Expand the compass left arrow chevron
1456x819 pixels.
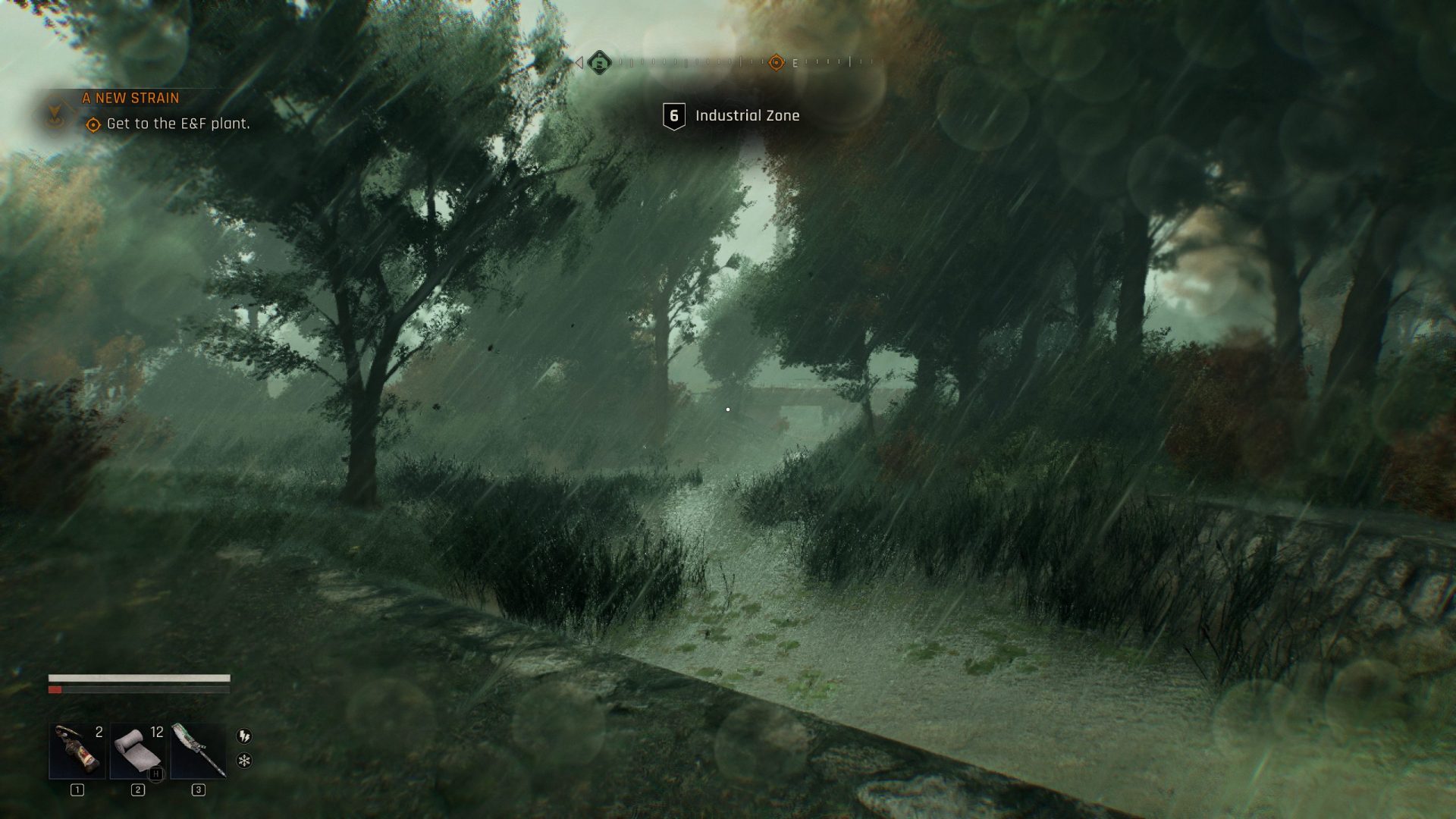click(580, 64)
